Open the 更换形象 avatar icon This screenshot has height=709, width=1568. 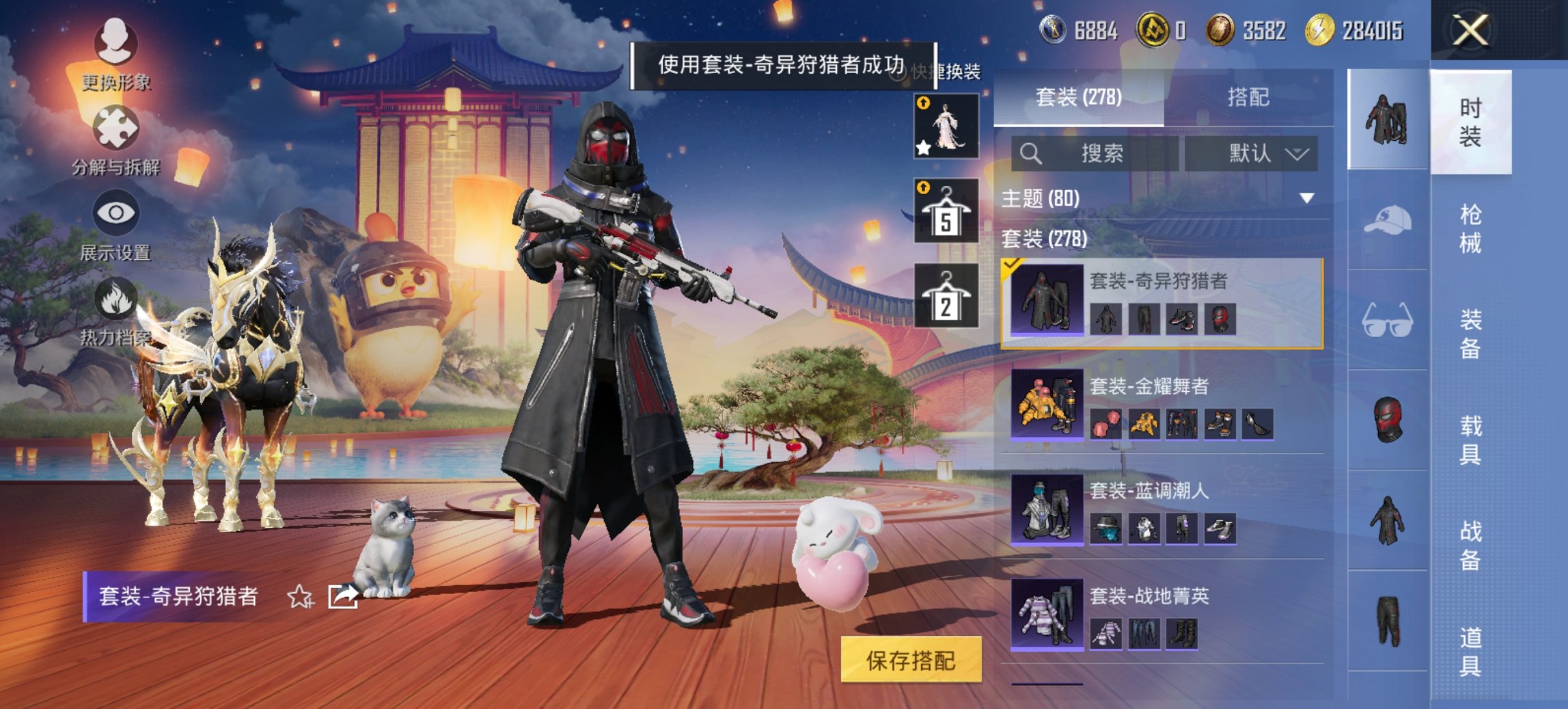point(116,42)
